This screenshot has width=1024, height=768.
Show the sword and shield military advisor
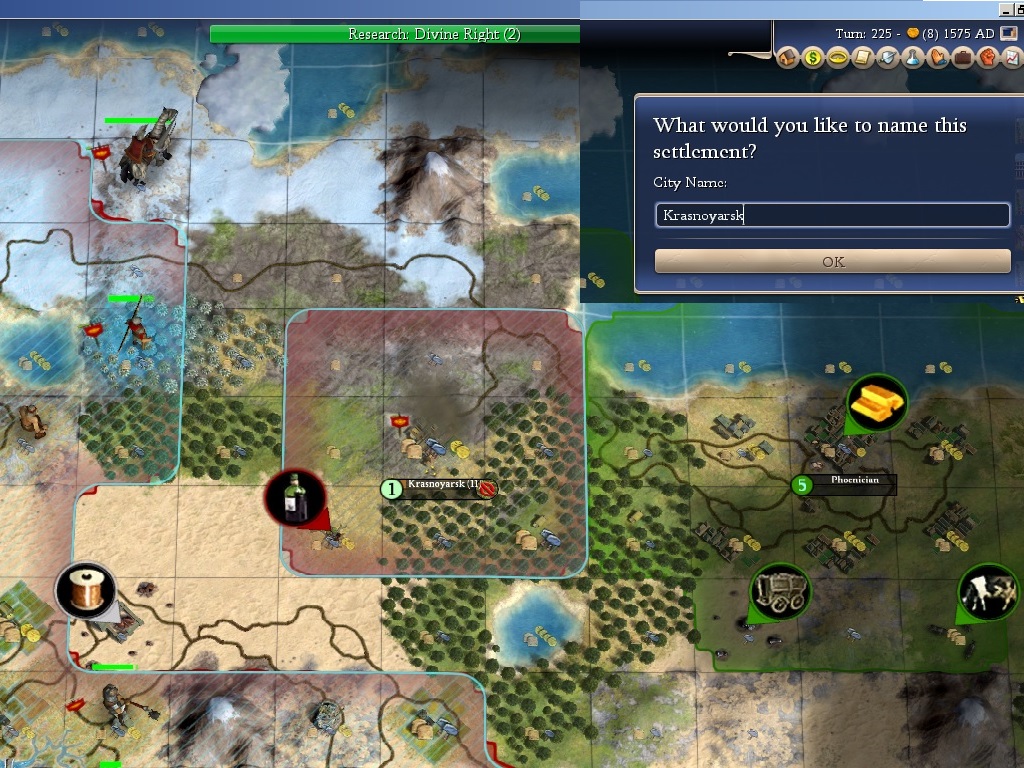pyautogui.click(x=888, y=58)
